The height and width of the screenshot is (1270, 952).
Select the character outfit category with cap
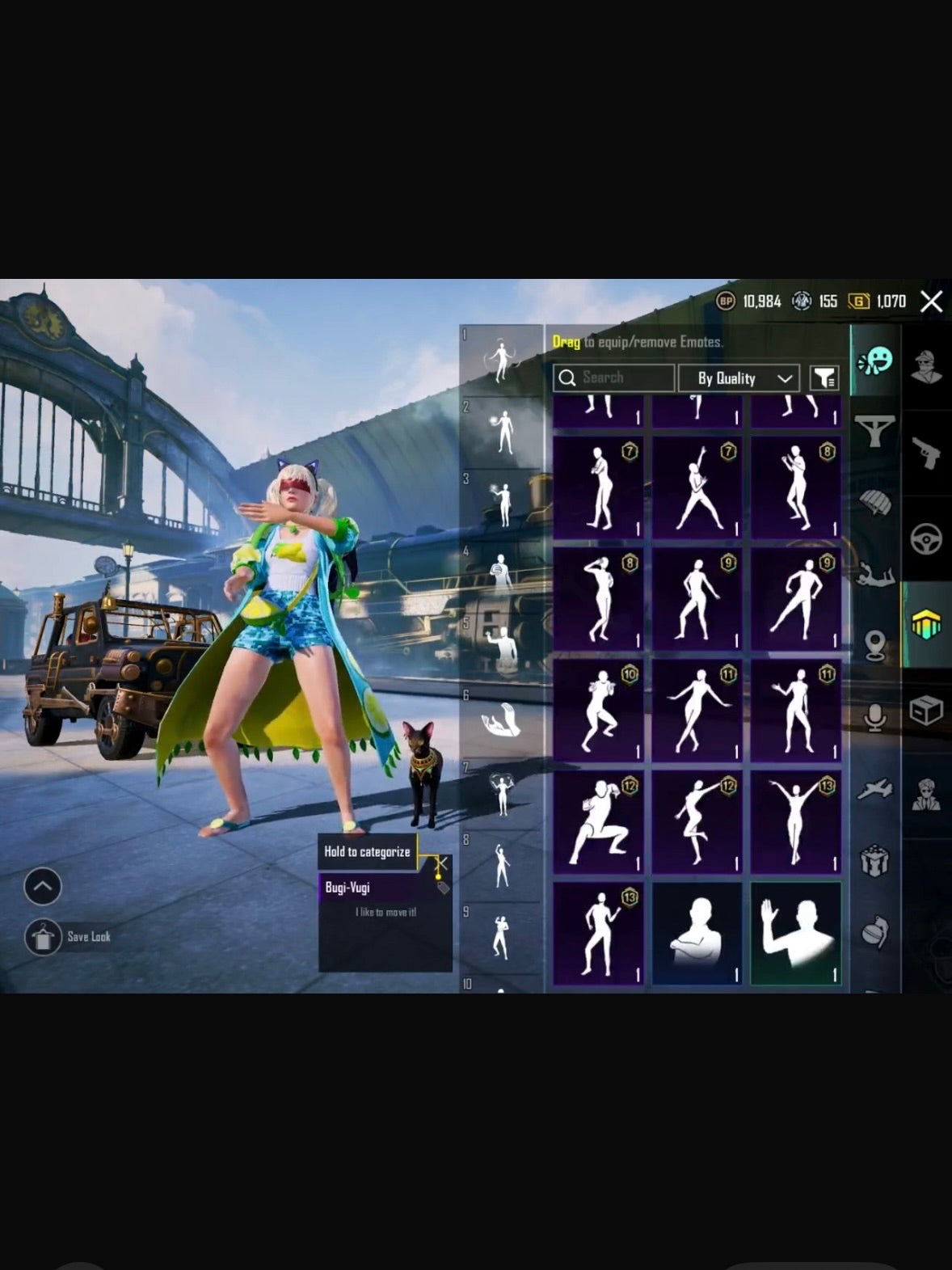pyautogui.click(x=926, y=366)
